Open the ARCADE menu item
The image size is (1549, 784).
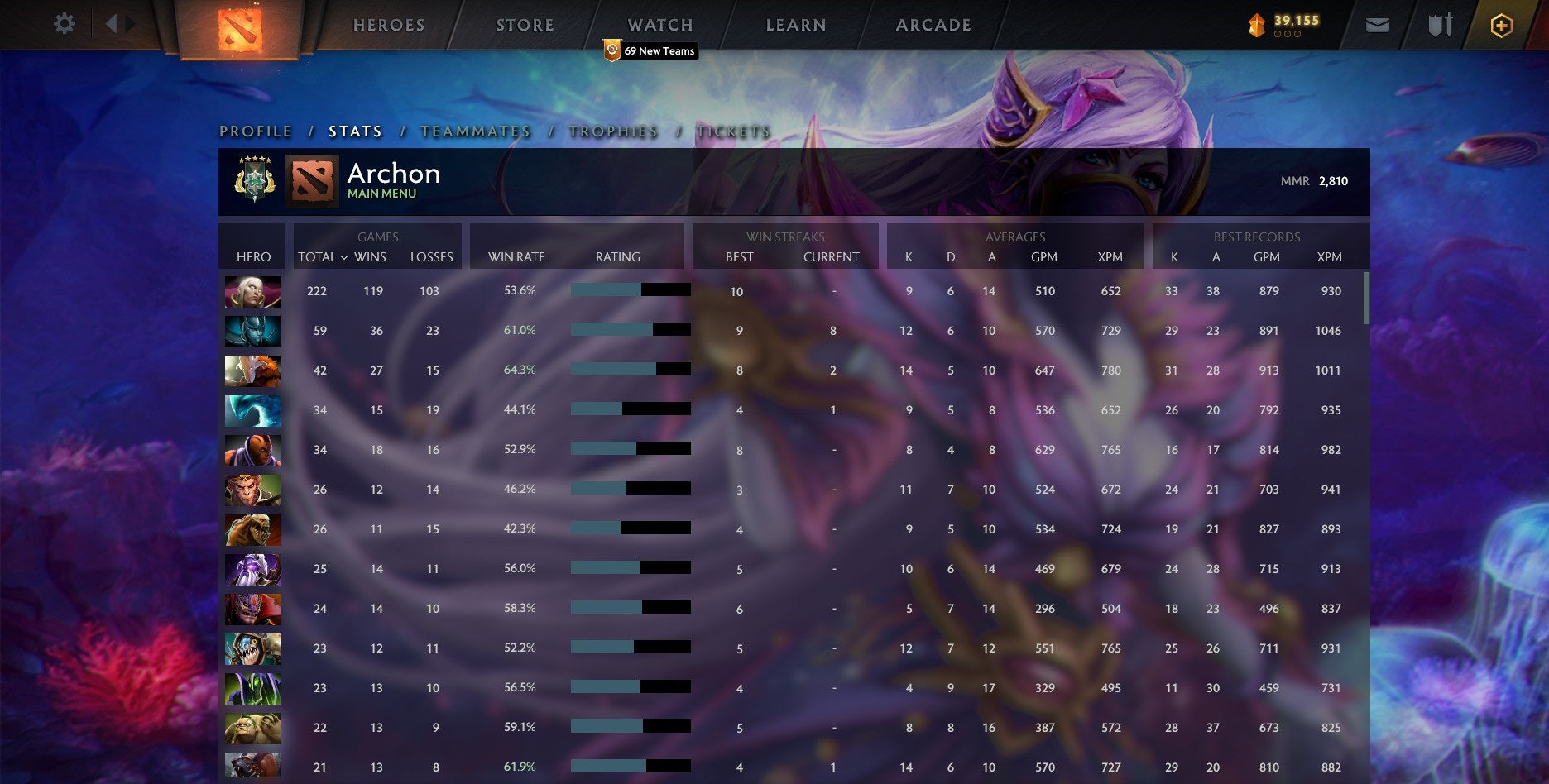933,25
